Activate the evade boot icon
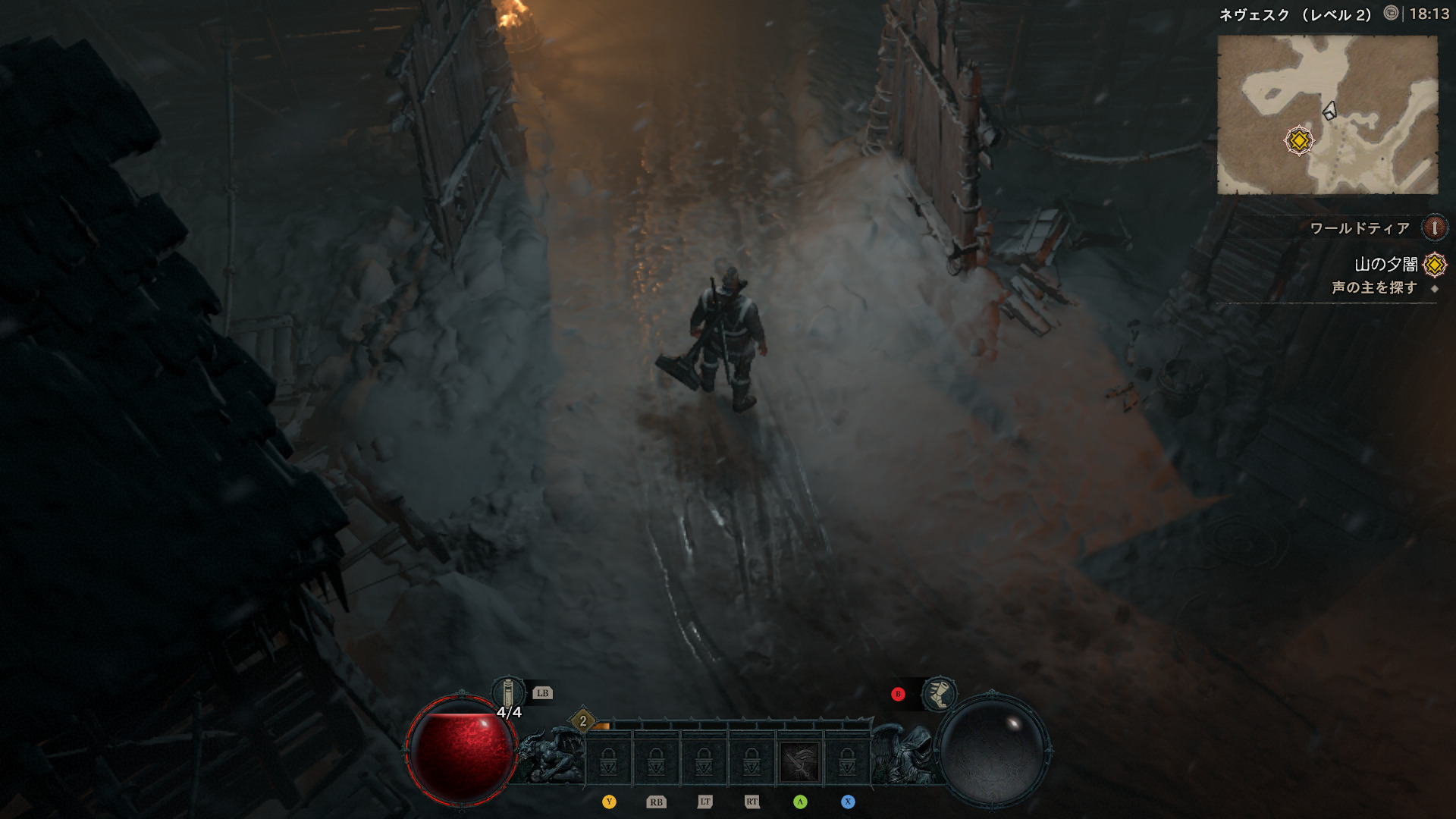Viewport: 1456px width, 819px height. coord(939,693)
